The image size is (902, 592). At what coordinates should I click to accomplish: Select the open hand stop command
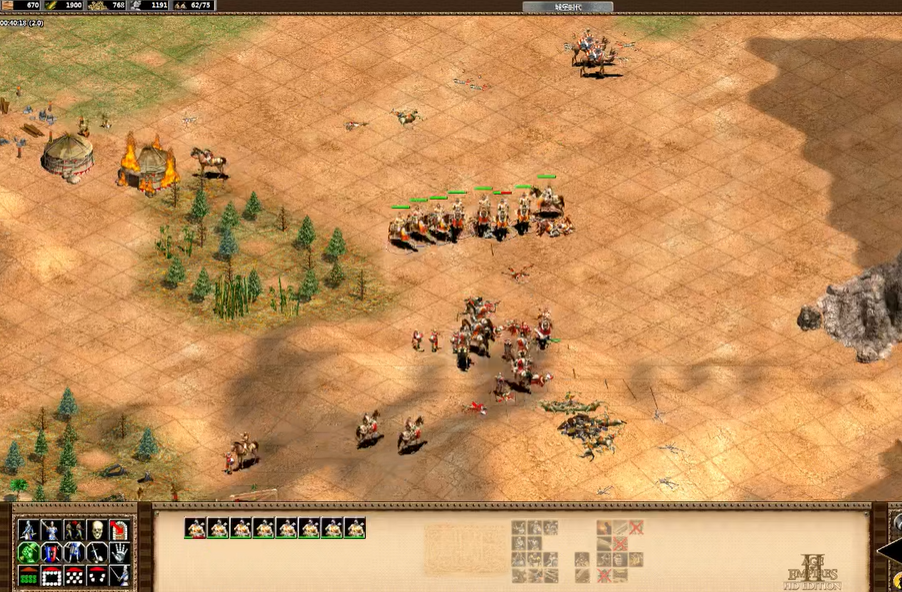120,552
